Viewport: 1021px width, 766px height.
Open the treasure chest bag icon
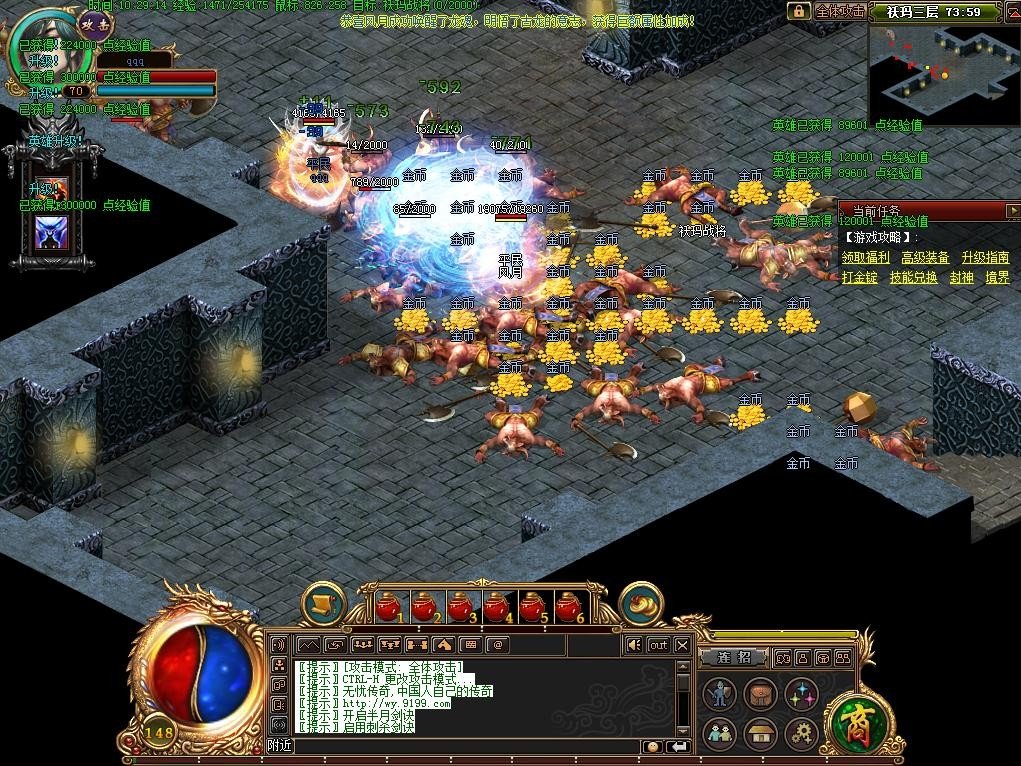point(759,693)
